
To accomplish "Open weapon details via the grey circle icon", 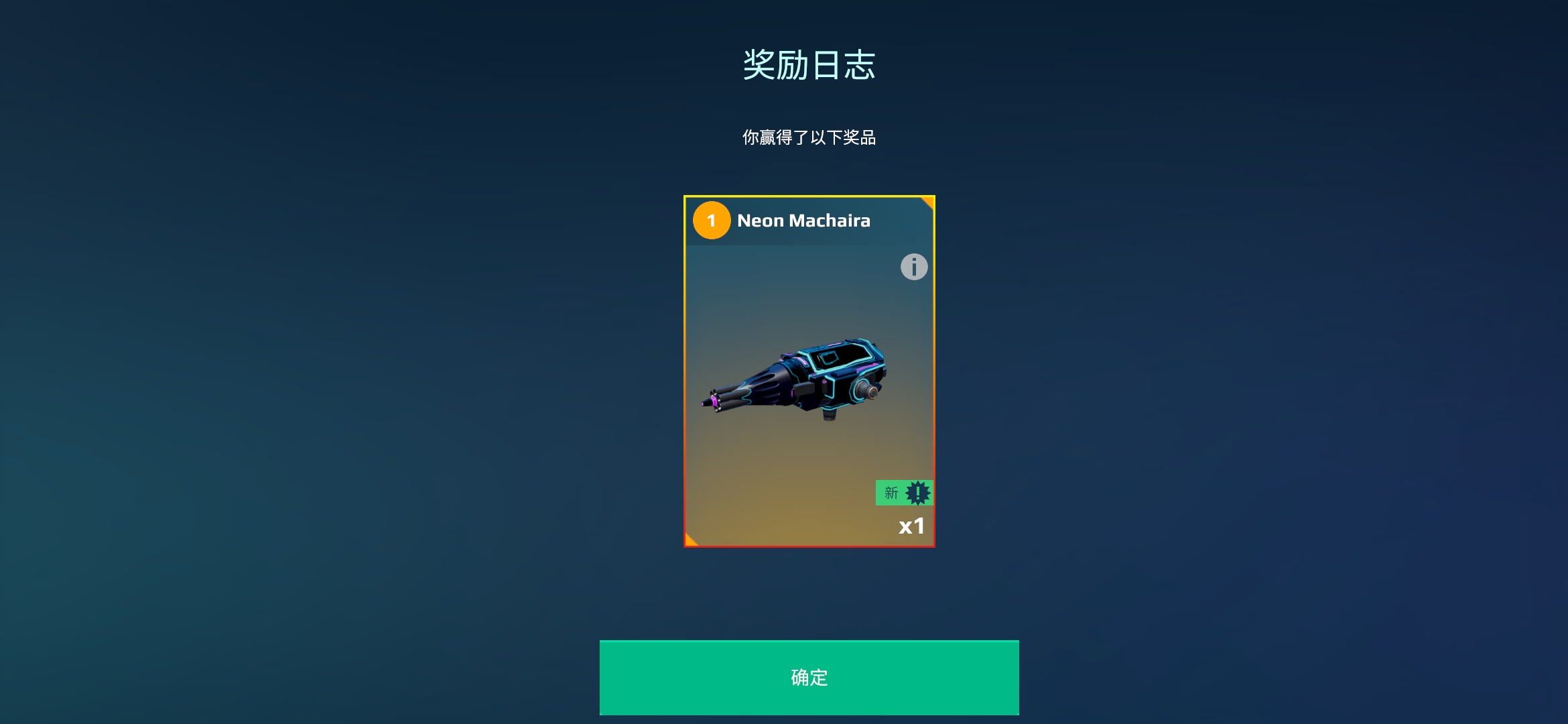I will click(913, 267).
